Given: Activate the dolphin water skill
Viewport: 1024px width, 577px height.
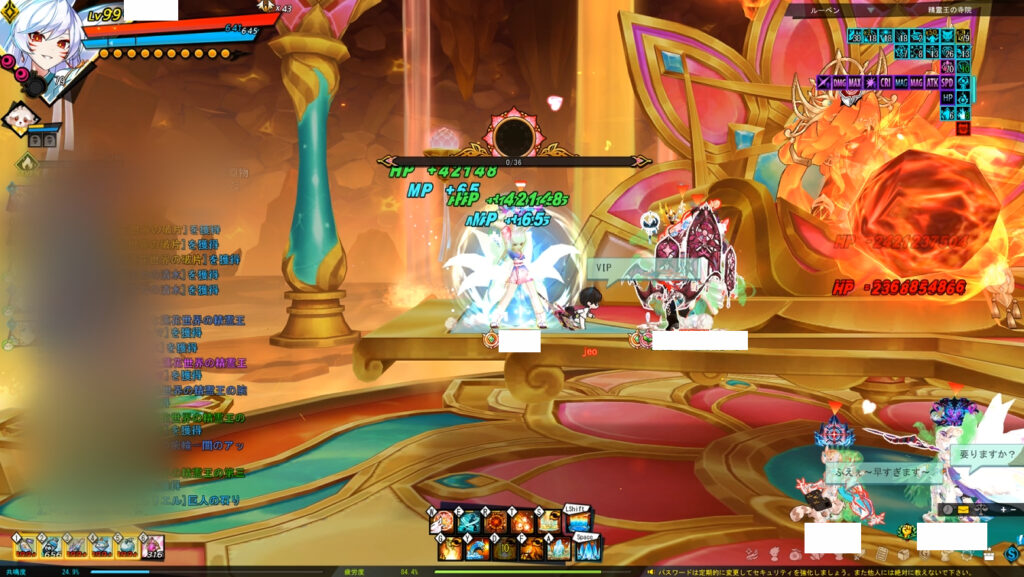Looking at the screenshot, I should click(x=476, y=549).
